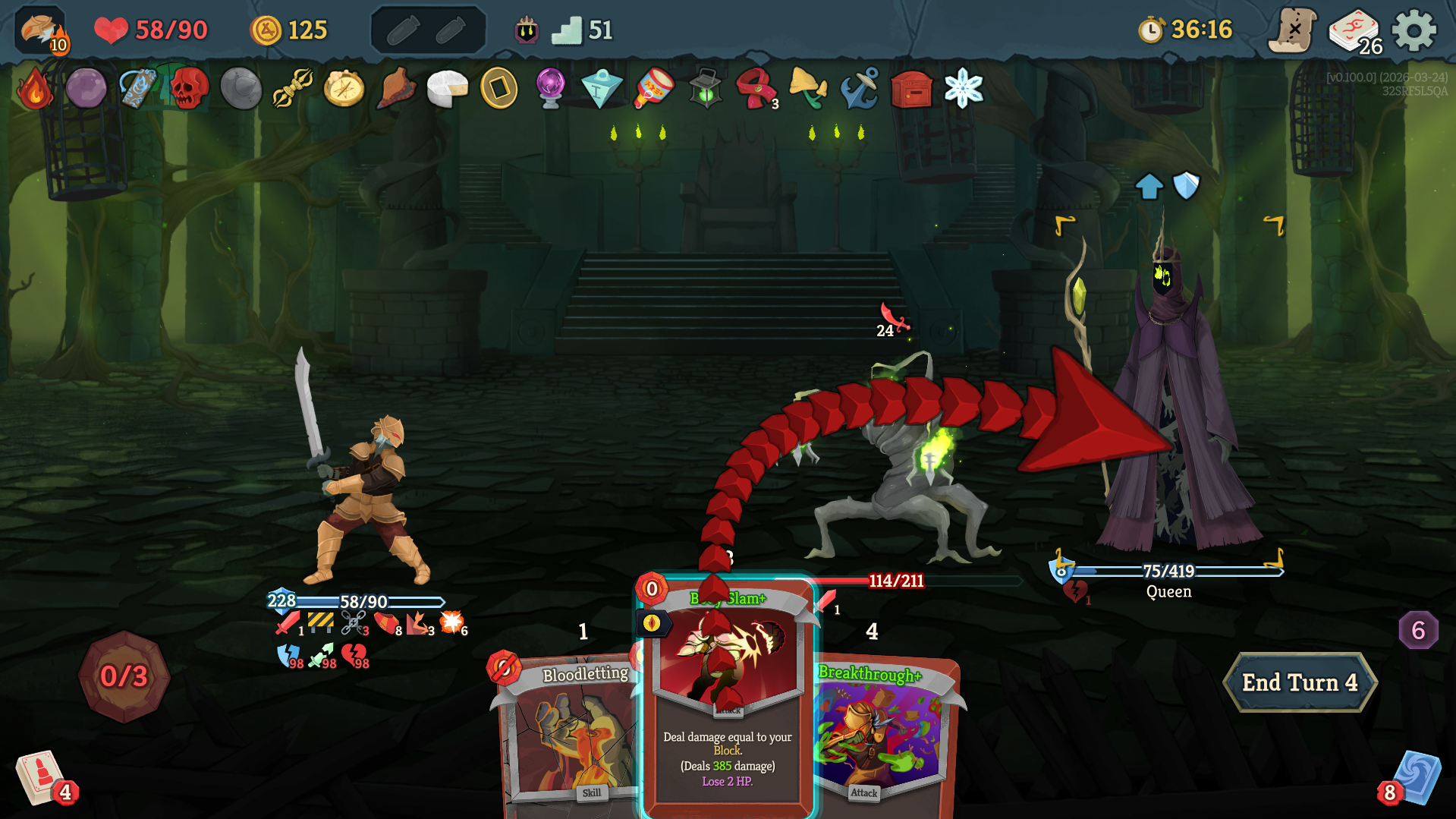The image size is (1456, 819).
Task: Inspect the snowflake relic
Action: 963,89
